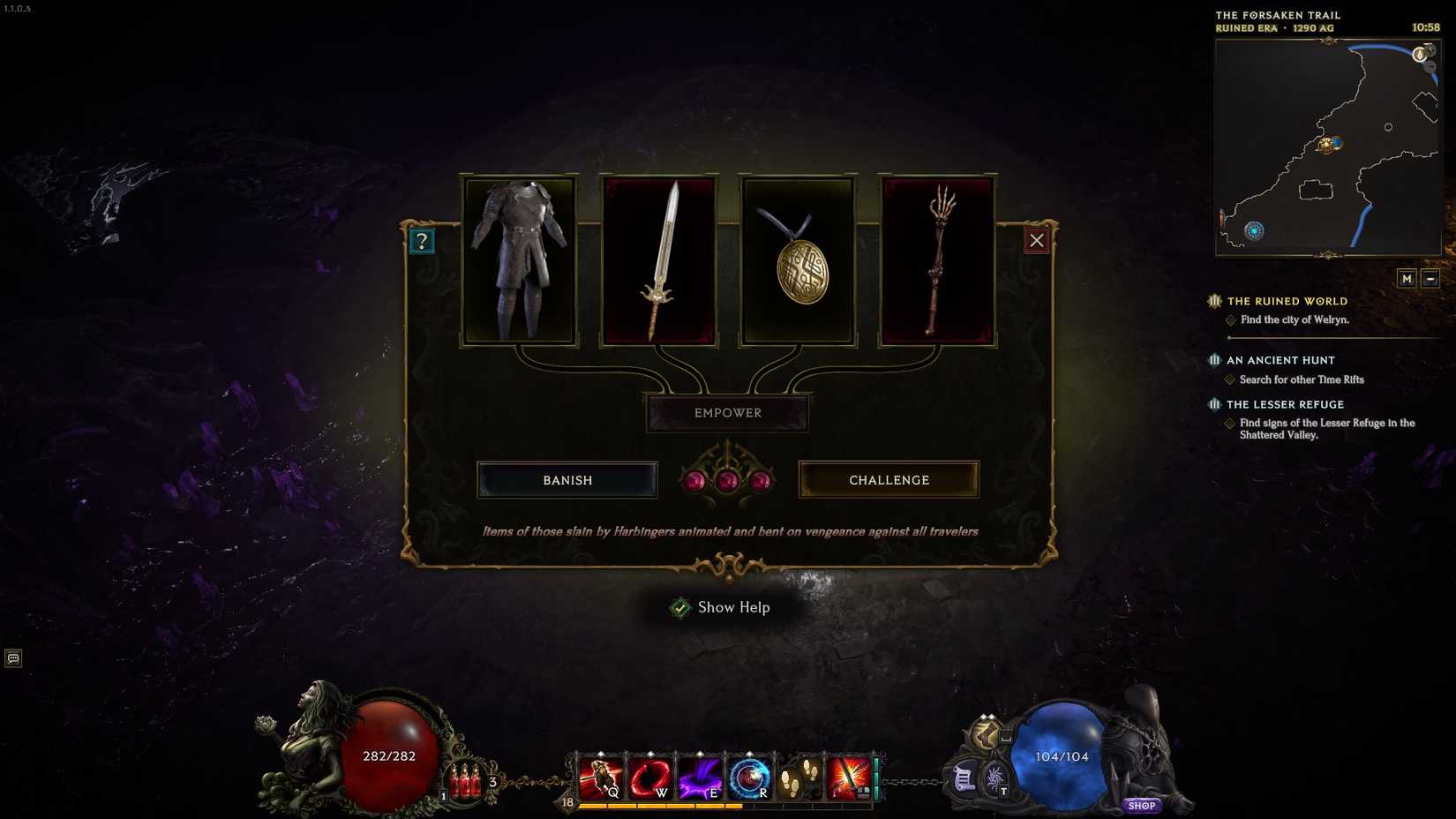Click the yellow experience bar
Image resolution: width=1456 pixels, height=819 pixels.
click(x=662, y=806)
